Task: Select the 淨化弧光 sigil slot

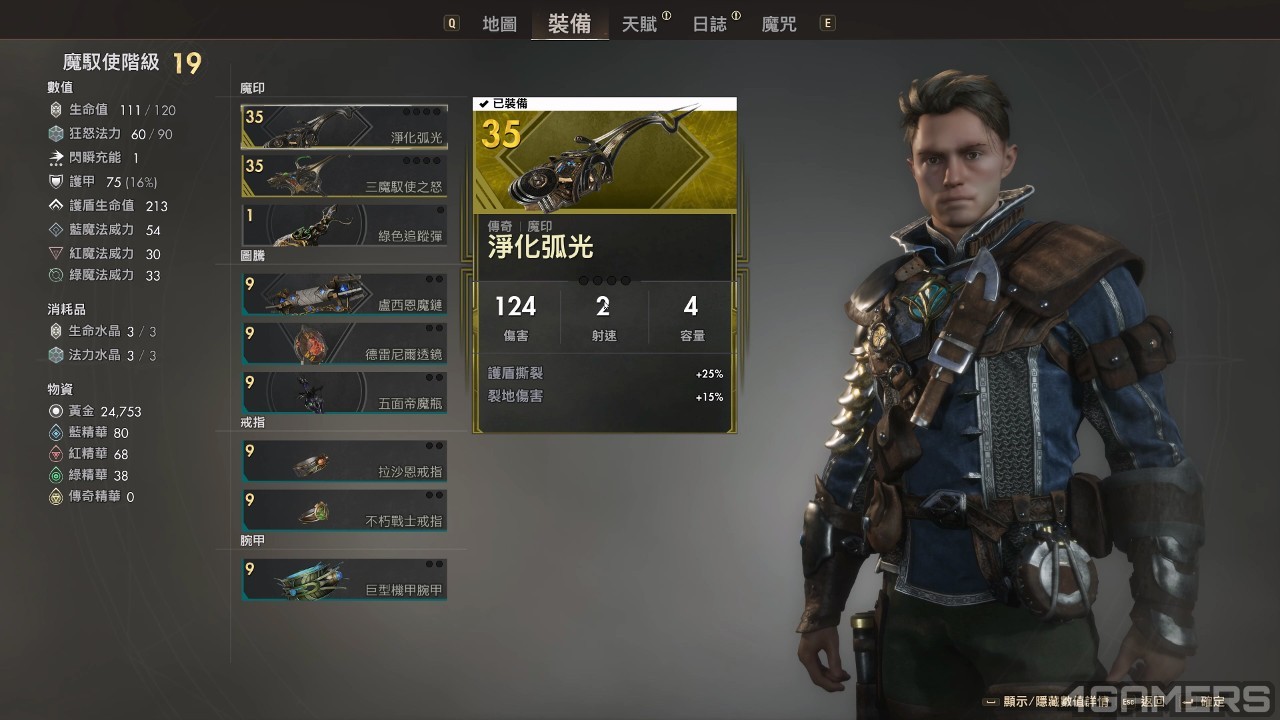Action: pos(344,126)
